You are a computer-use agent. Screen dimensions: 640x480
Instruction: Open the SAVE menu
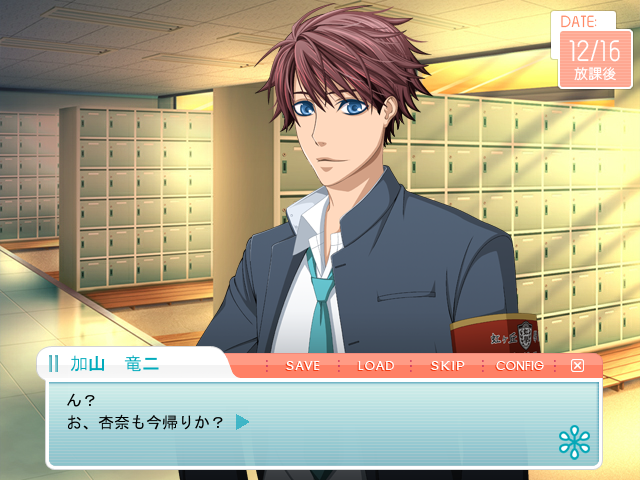[x=302, y=366]
